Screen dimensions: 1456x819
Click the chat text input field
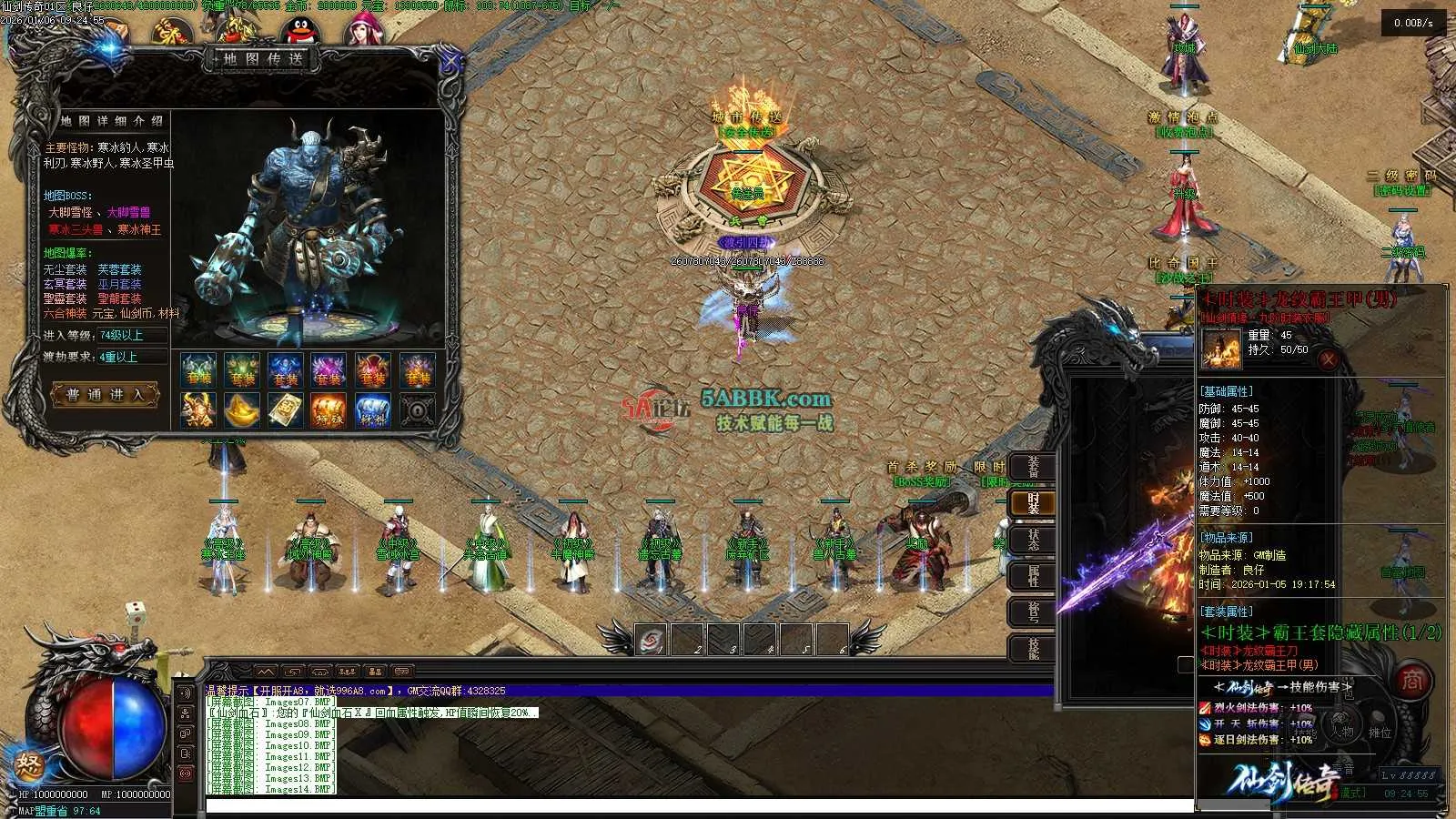pyautogui.click(x=692, y=804)
